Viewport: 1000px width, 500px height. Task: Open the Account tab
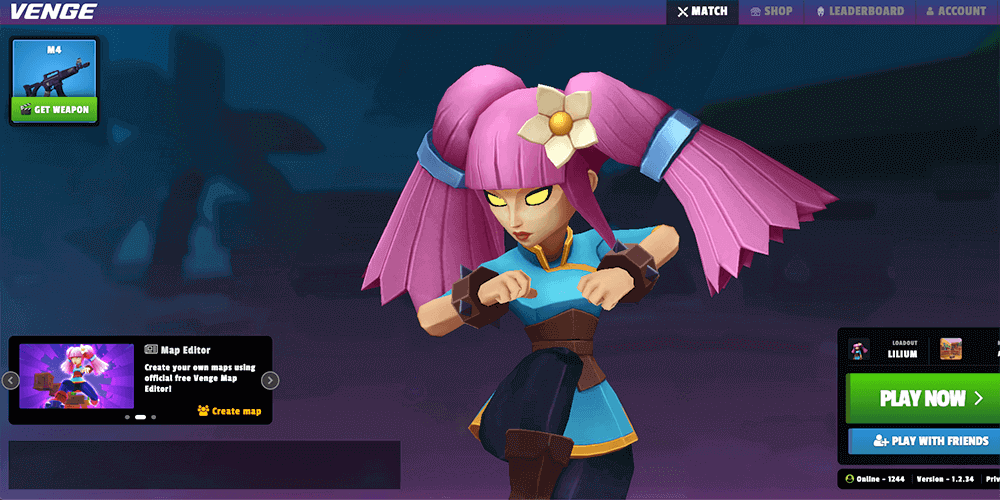956,12
